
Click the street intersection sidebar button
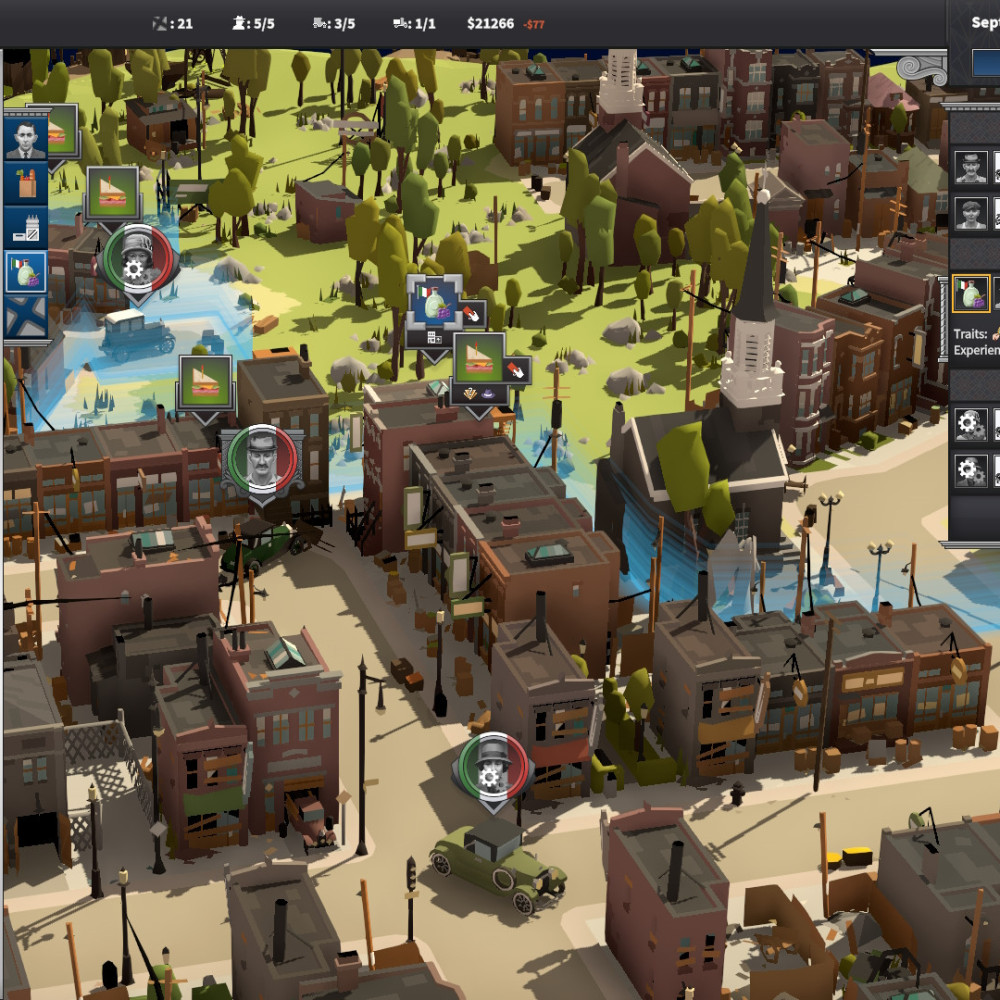pos(25,316)
